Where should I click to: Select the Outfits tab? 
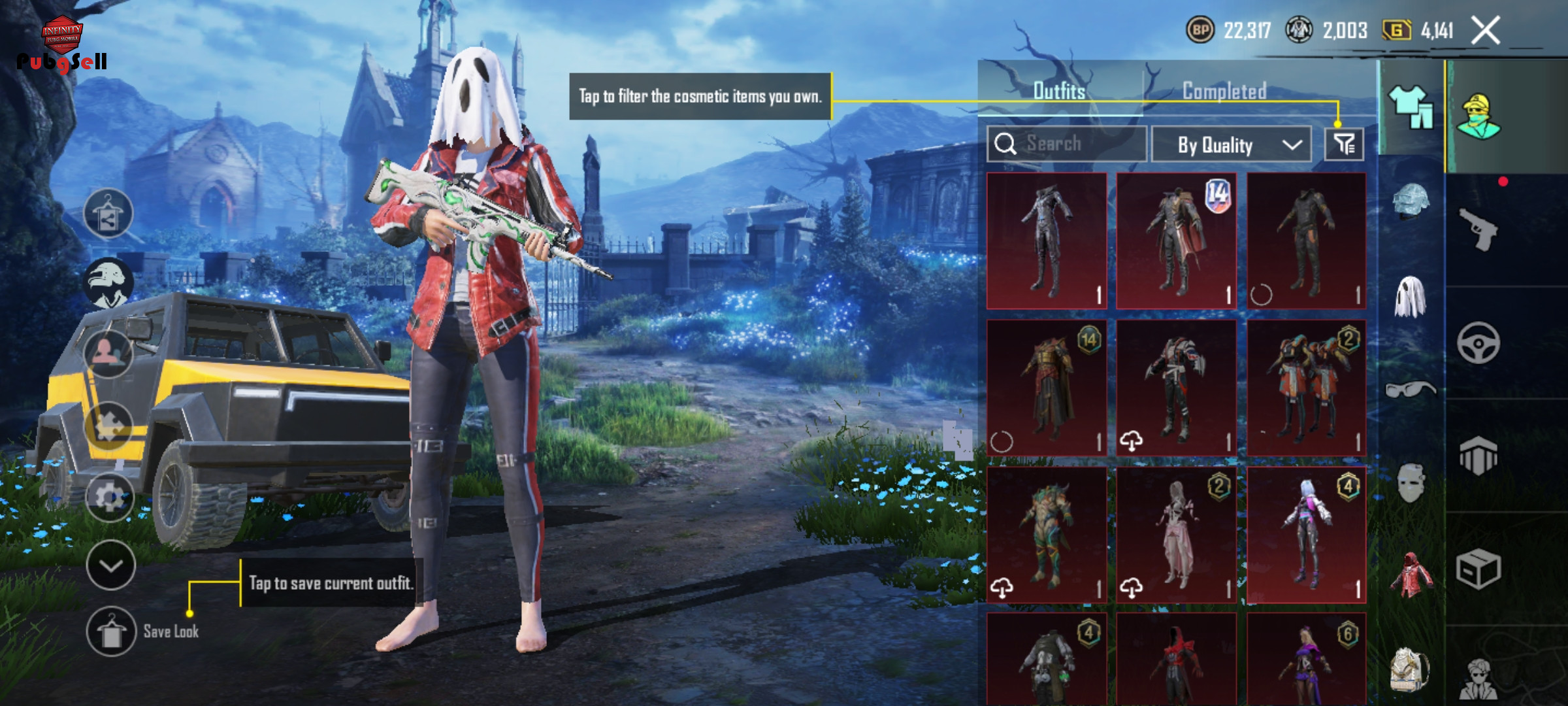coord(1059,91)
